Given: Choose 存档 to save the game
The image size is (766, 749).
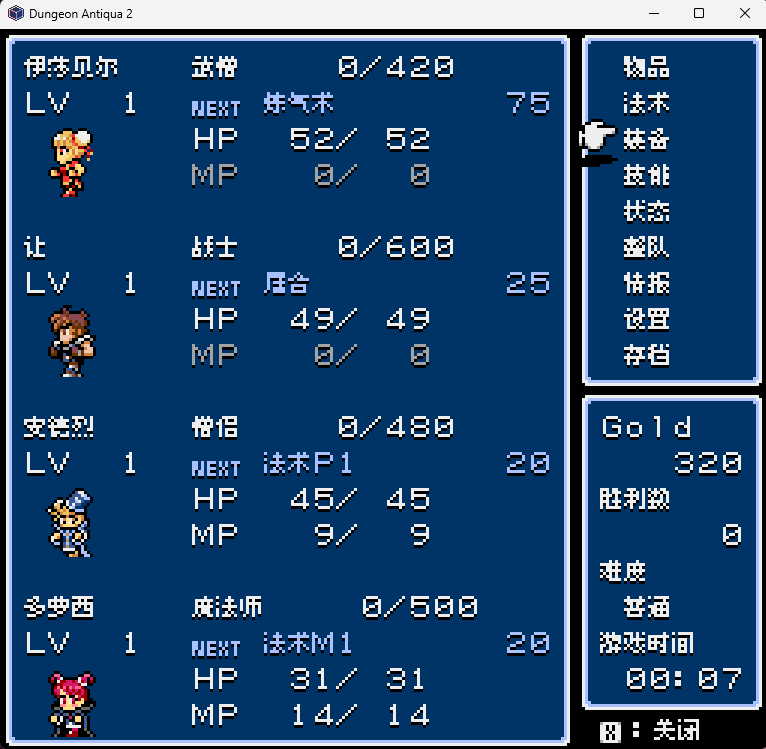Looking at the screenshot, I should tap(646, 355).
